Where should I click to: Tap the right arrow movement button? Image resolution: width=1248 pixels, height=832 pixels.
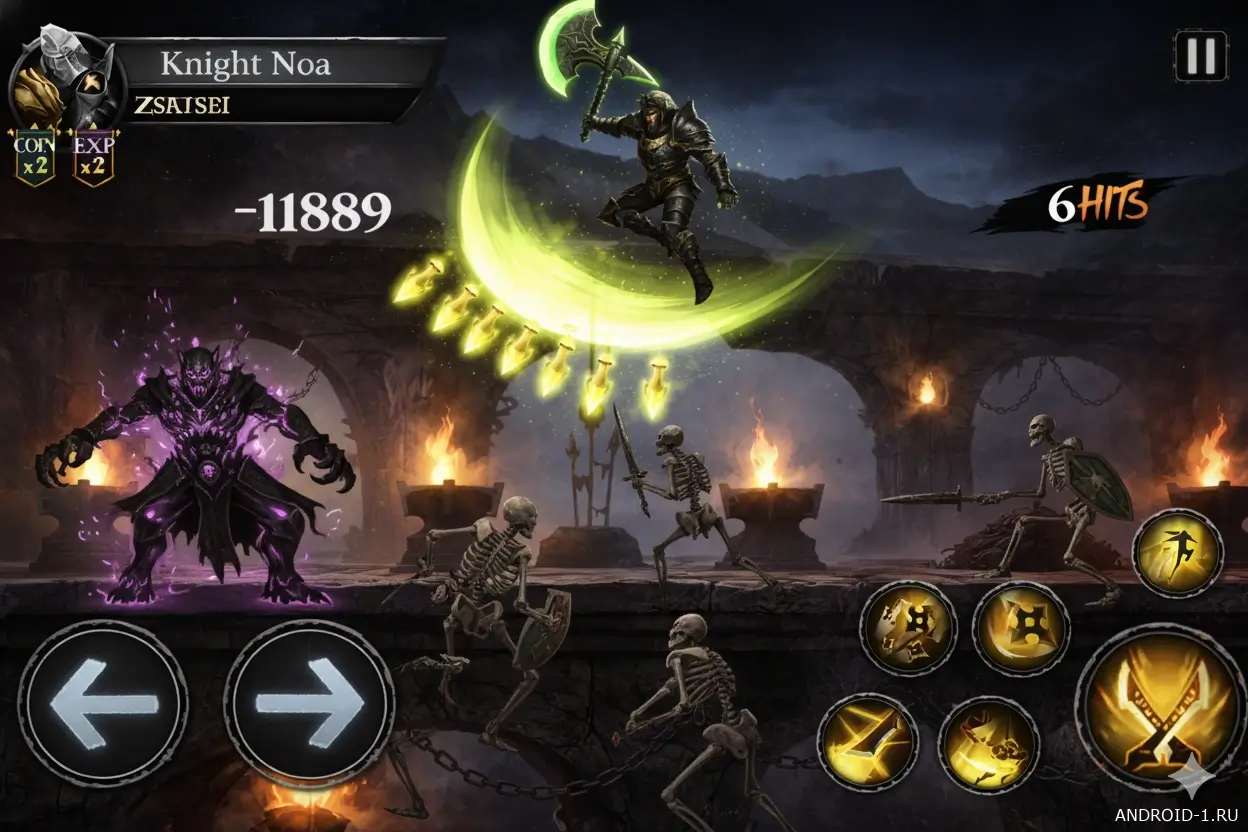(x=309, y=703)
